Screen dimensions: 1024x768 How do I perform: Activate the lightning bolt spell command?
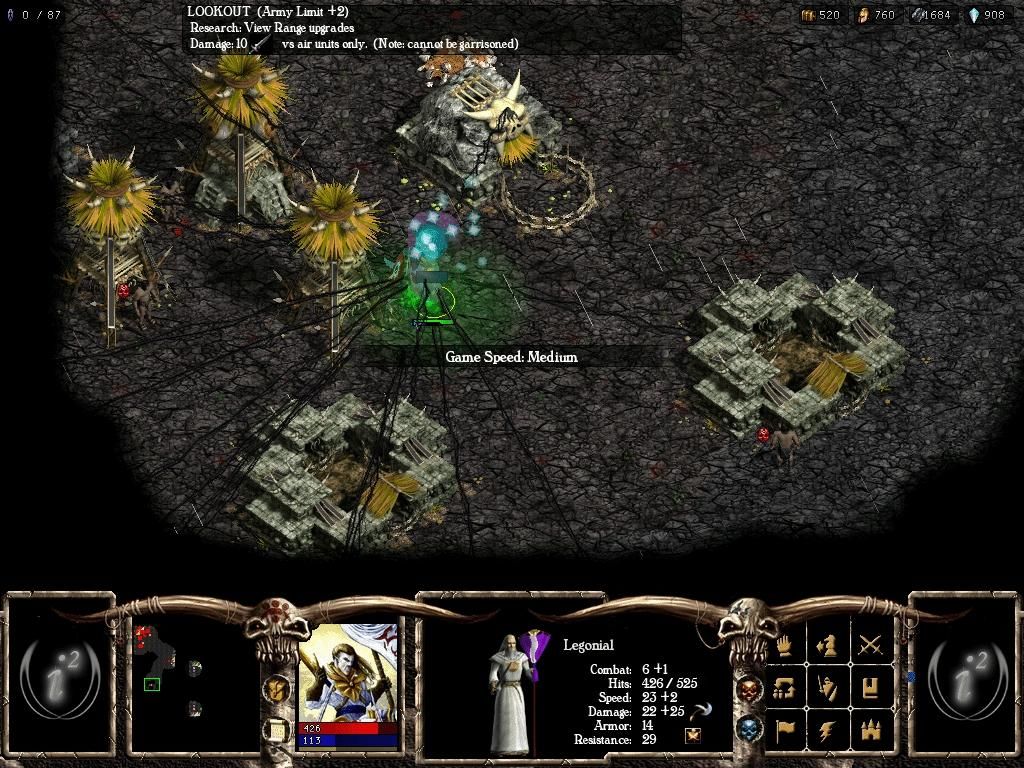(828, 731)
